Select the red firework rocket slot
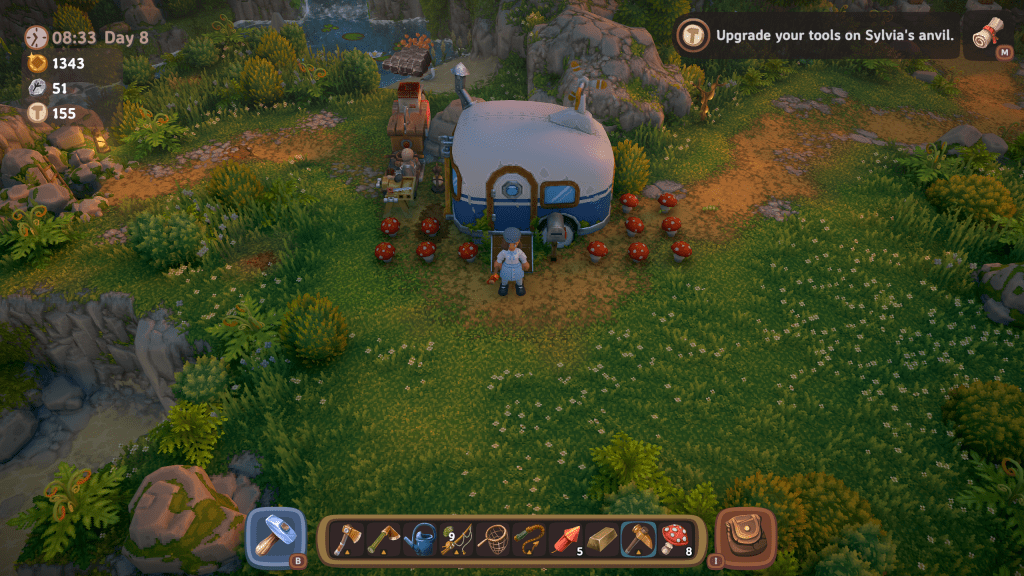The width and height of the screenshot is (1024, 576). coord(566,540)
